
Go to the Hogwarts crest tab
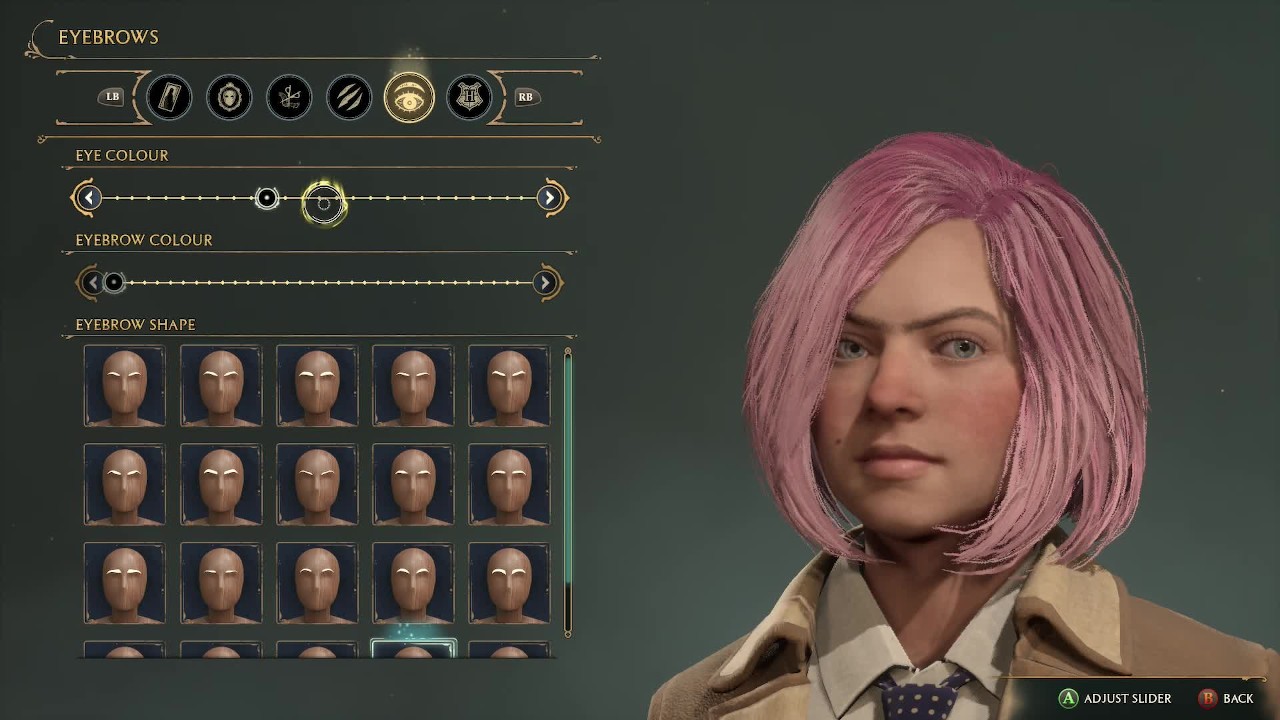(469, 97)
